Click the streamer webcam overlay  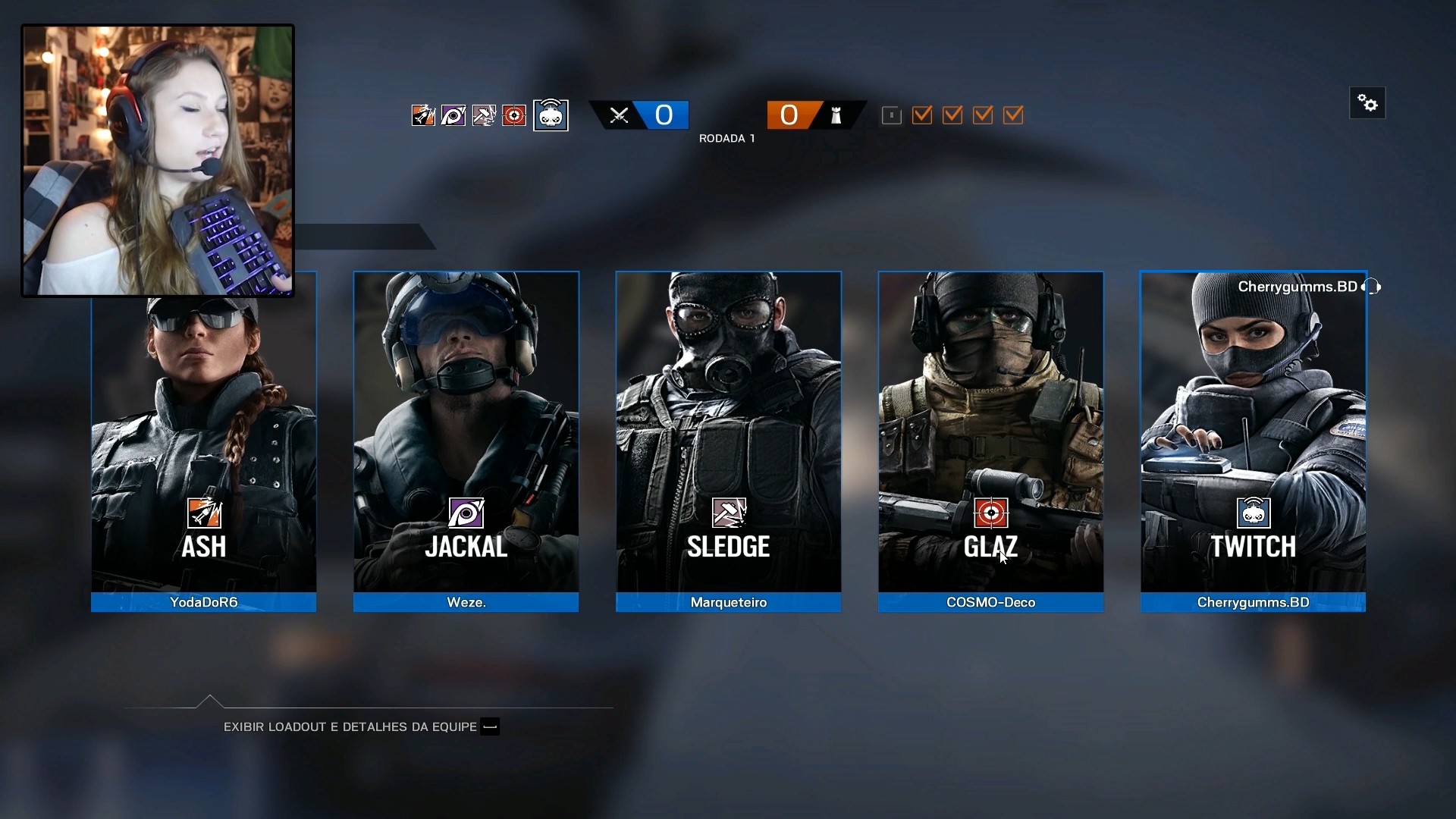coord(158,161)
